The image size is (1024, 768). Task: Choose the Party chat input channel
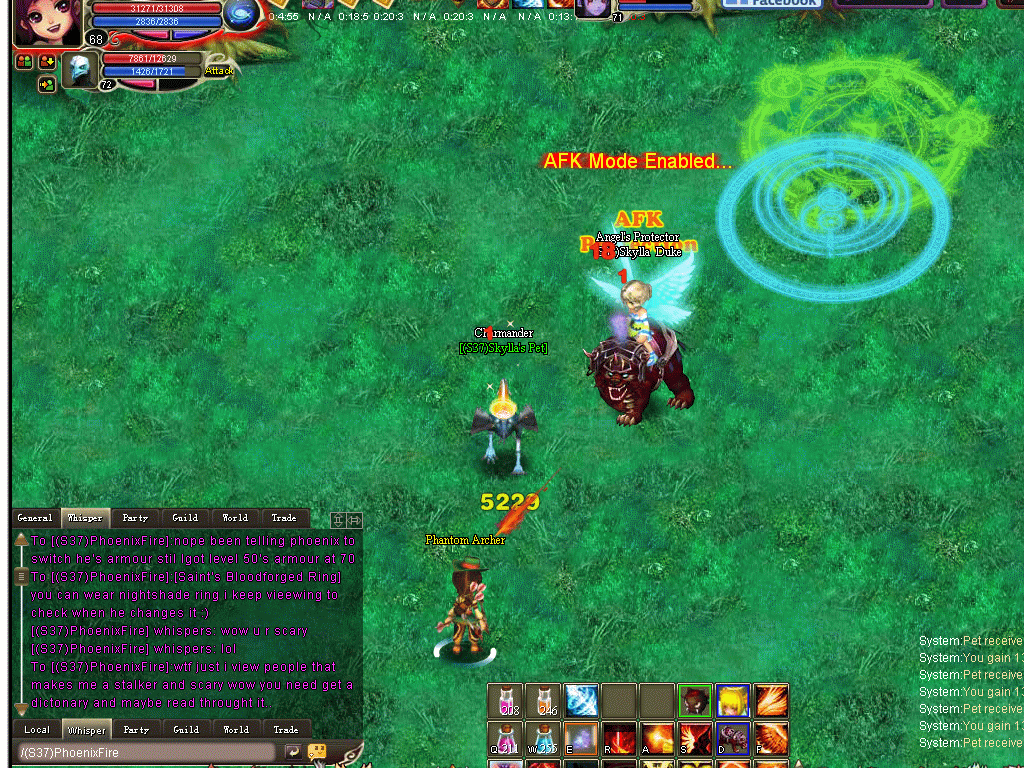pos(136,730)
